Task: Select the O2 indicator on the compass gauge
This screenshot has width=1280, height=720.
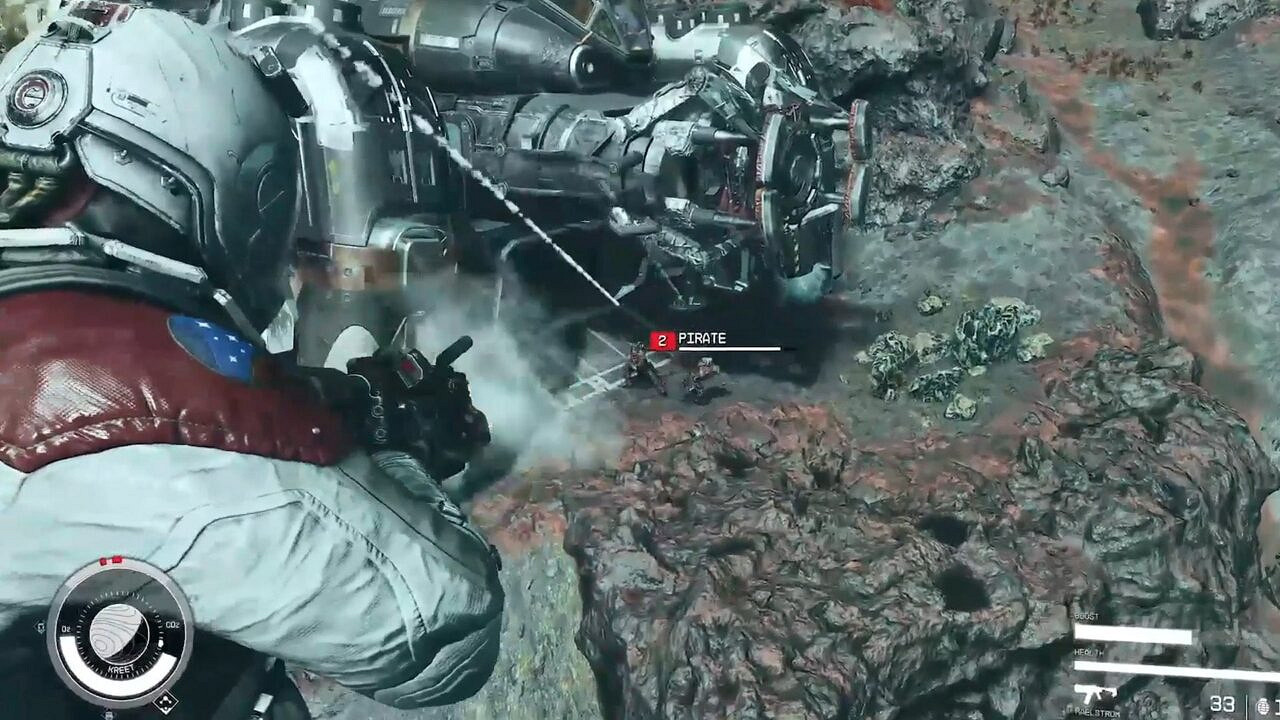Action: tap(65, 627)
